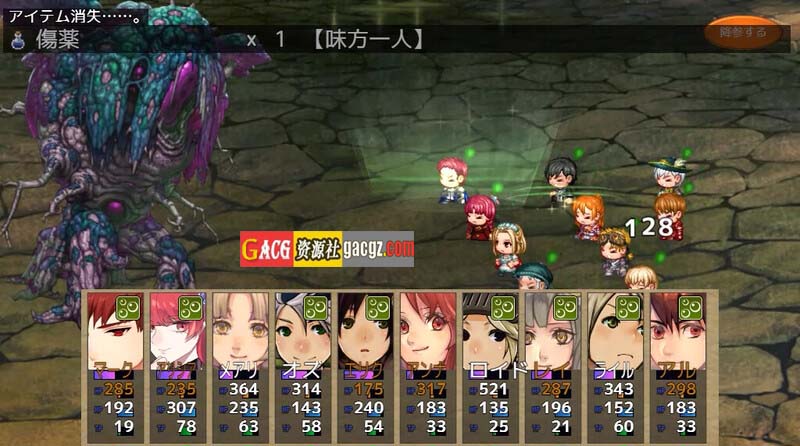Pick アンナ's portrait from the party row
800x446 pixels.
[x=429, y=330]
